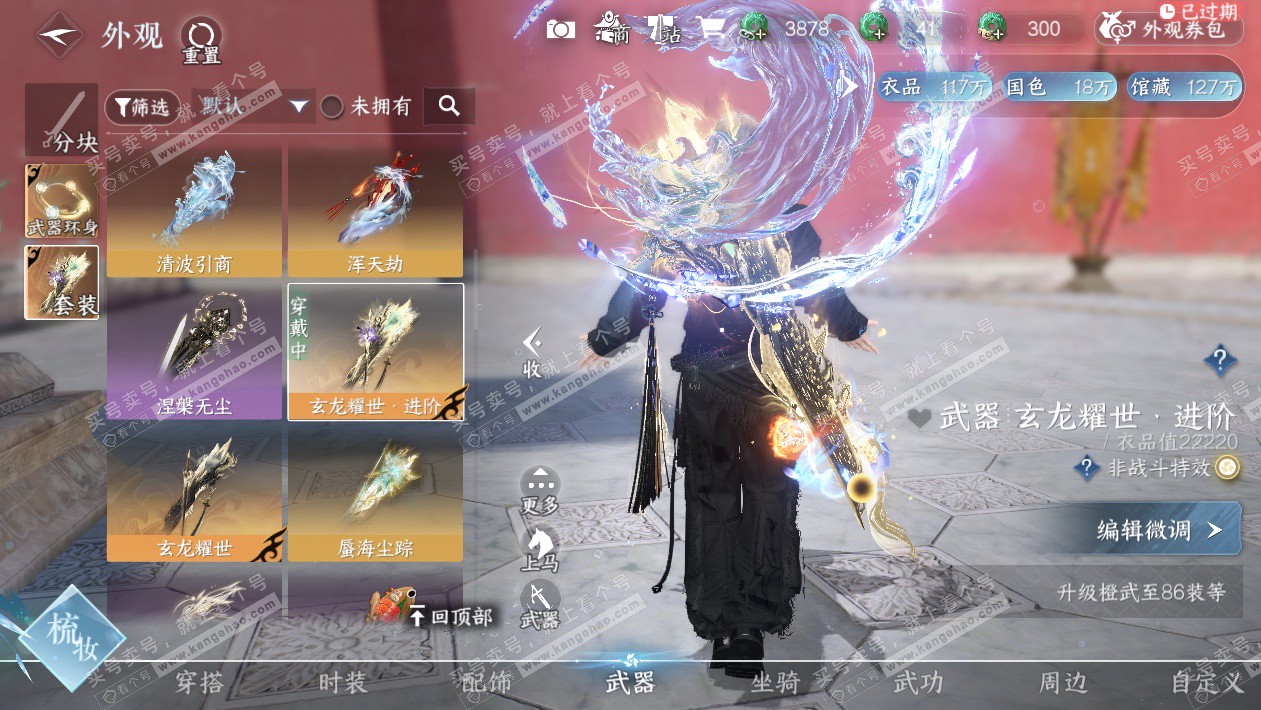The height and width of the screenshot is (710, 1261).
Task: Switch to the 坐骑 tab
Action: (775, 683)
